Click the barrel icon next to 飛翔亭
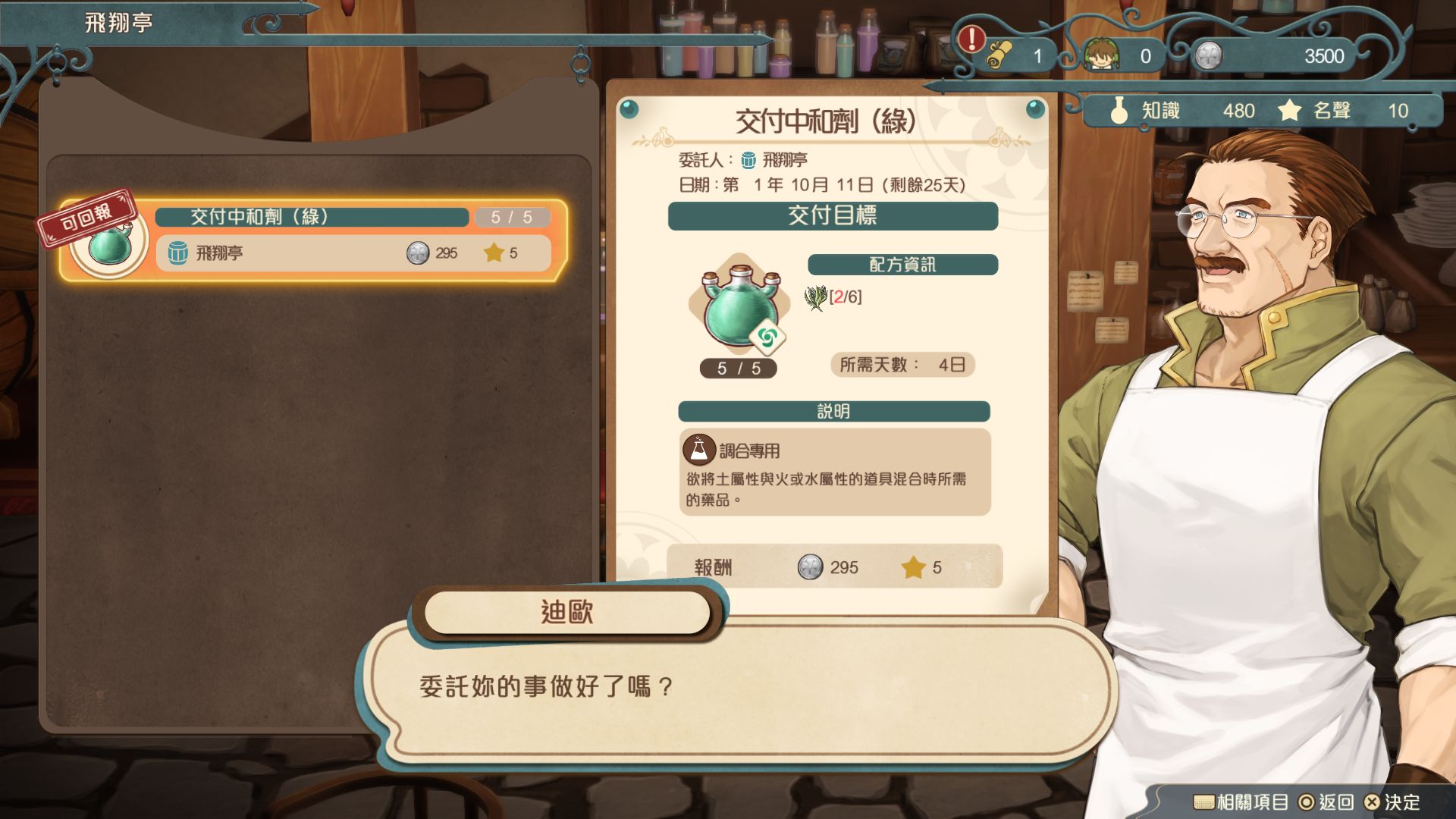Screen dimensions: 1456x819 coord(178,253)
